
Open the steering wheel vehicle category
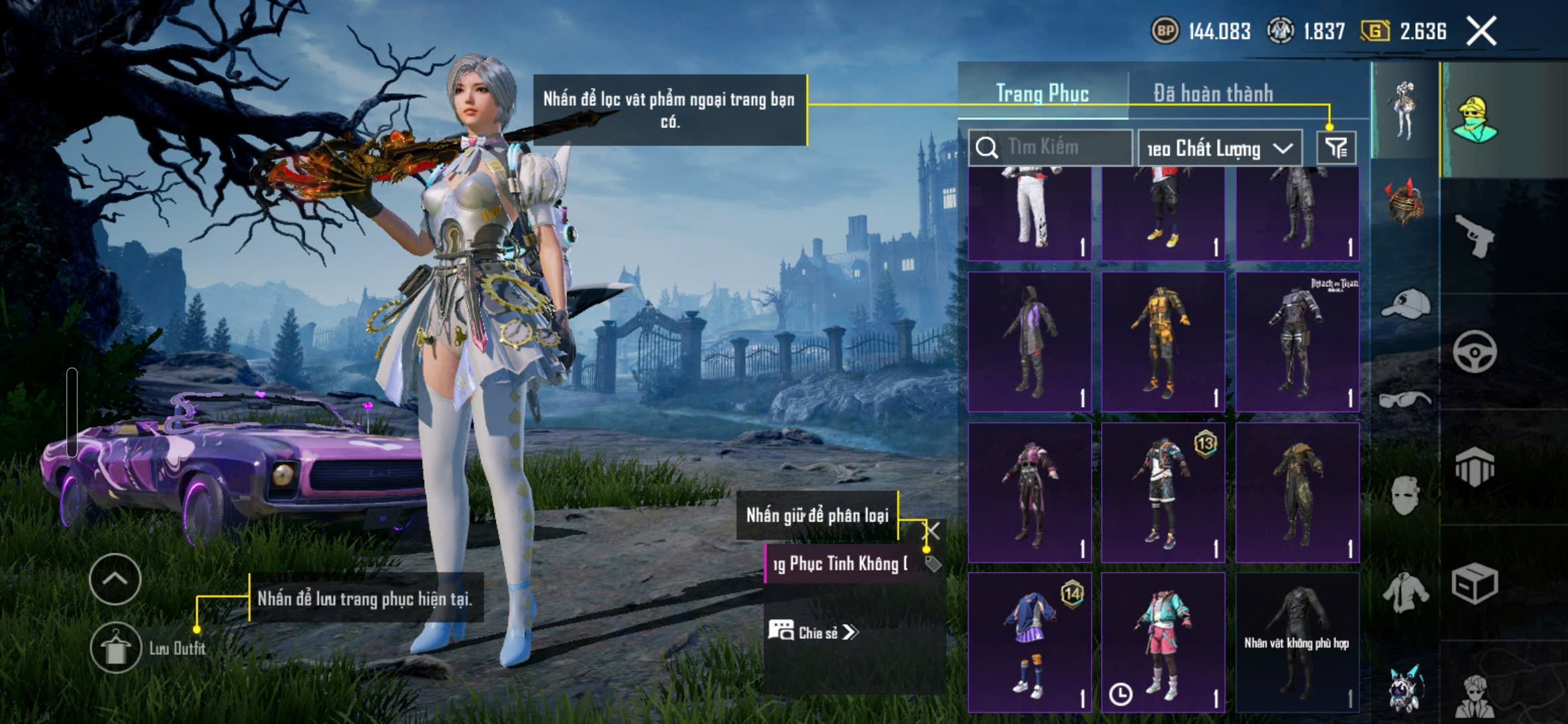[1474, 351]
